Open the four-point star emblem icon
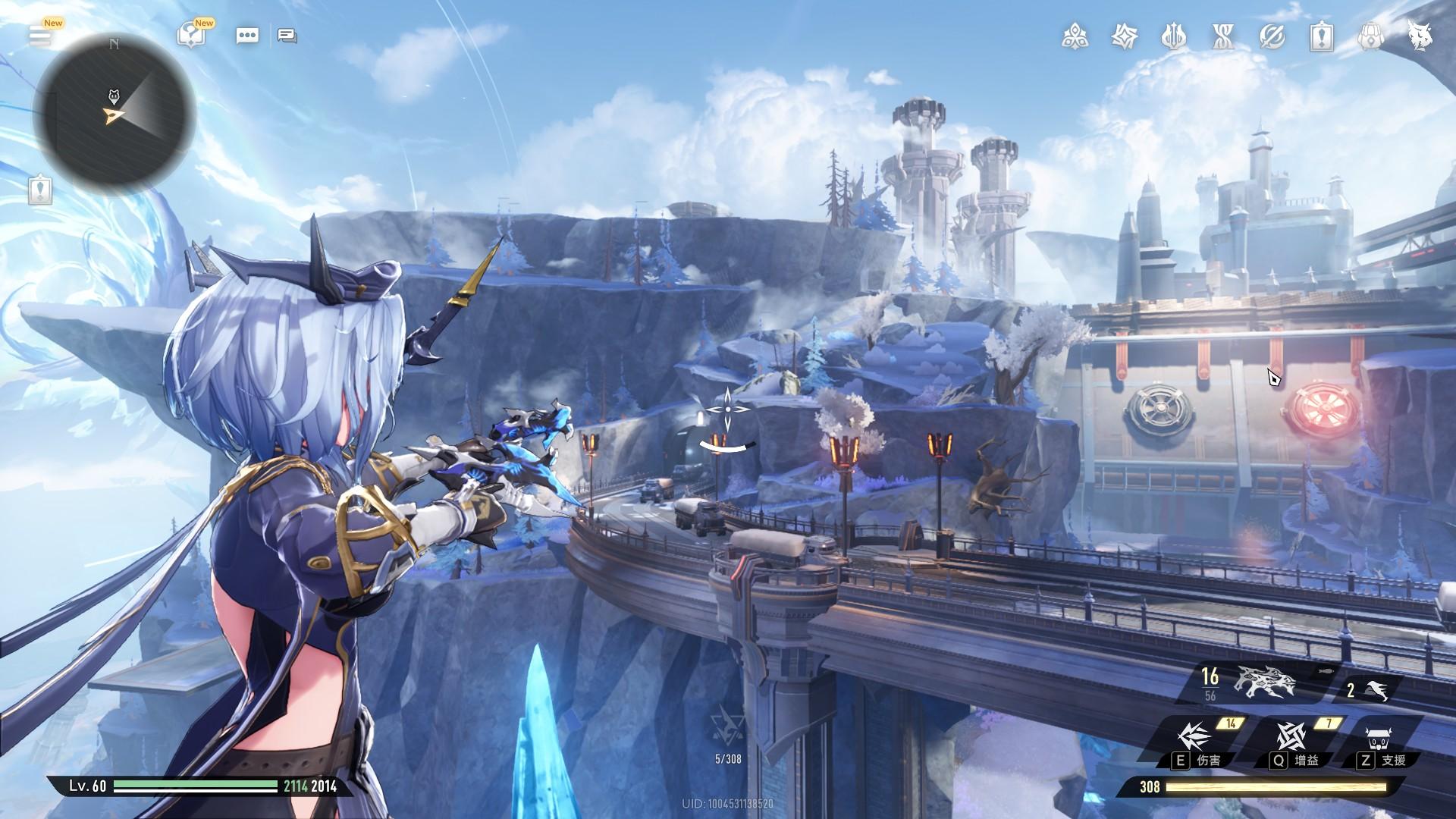The image size is (1456, 819). pos(1124,36)
